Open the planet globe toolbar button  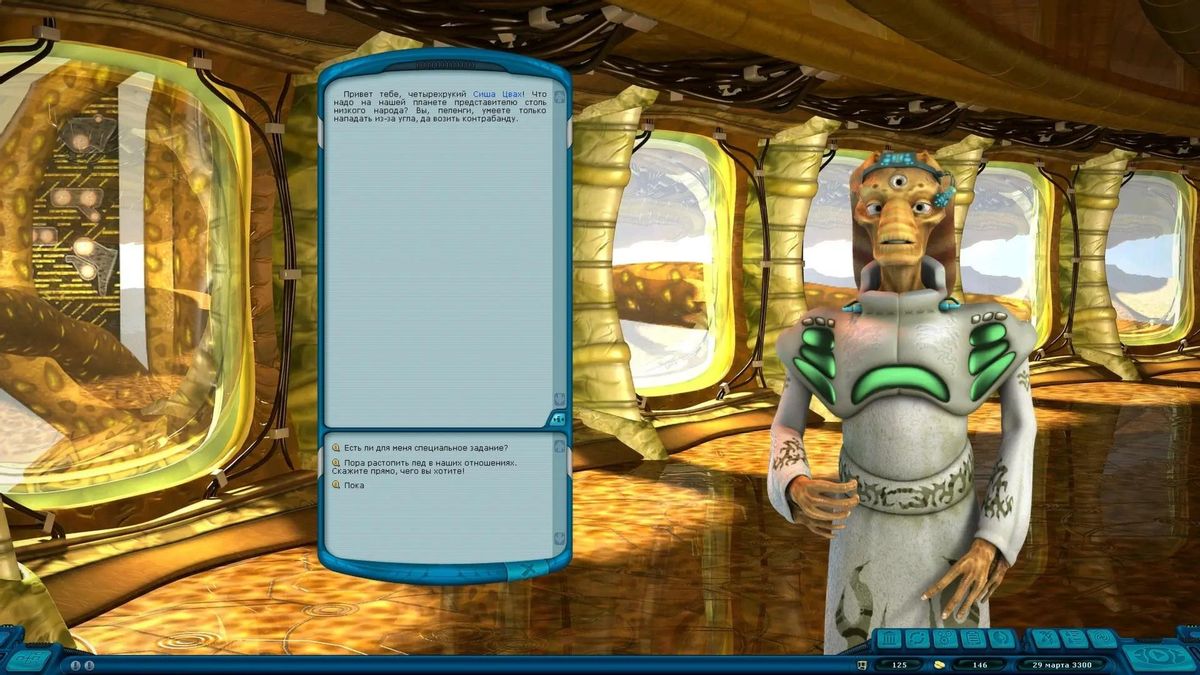(1000, 638)
